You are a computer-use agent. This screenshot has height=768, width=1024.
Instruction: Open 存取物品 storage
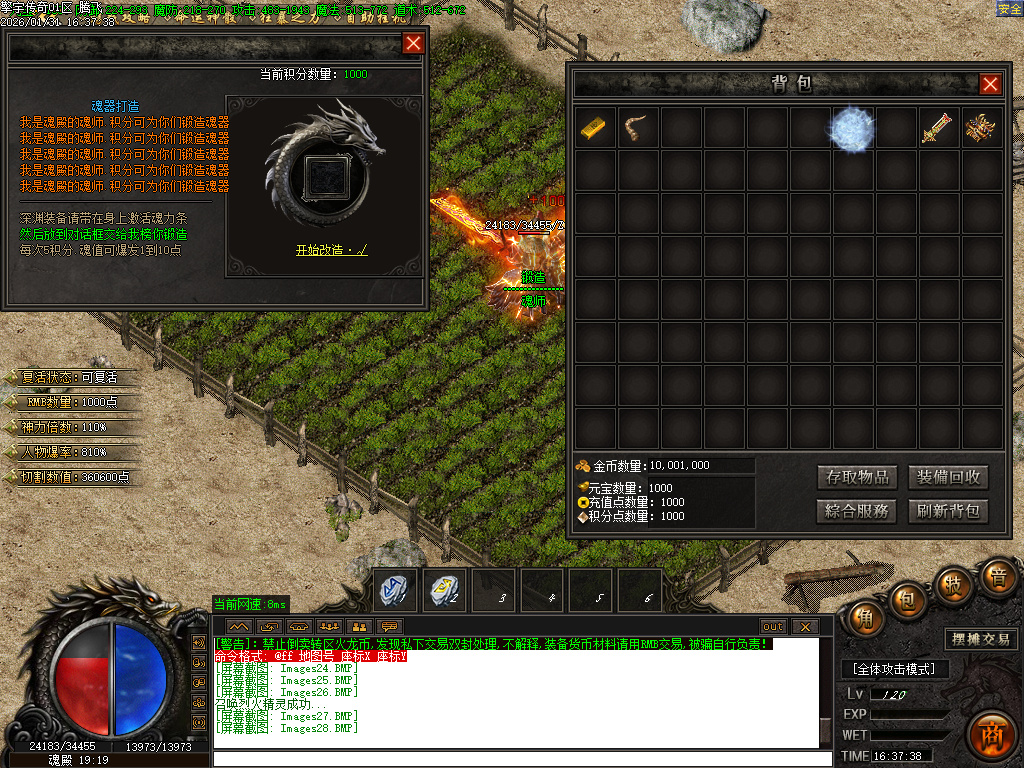[856, 477]
